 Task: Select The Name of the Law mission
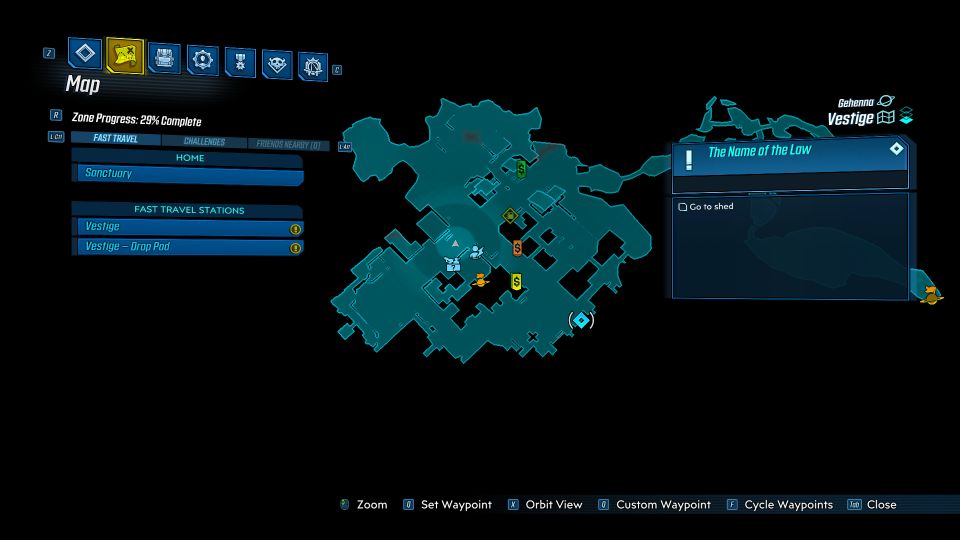790,152
